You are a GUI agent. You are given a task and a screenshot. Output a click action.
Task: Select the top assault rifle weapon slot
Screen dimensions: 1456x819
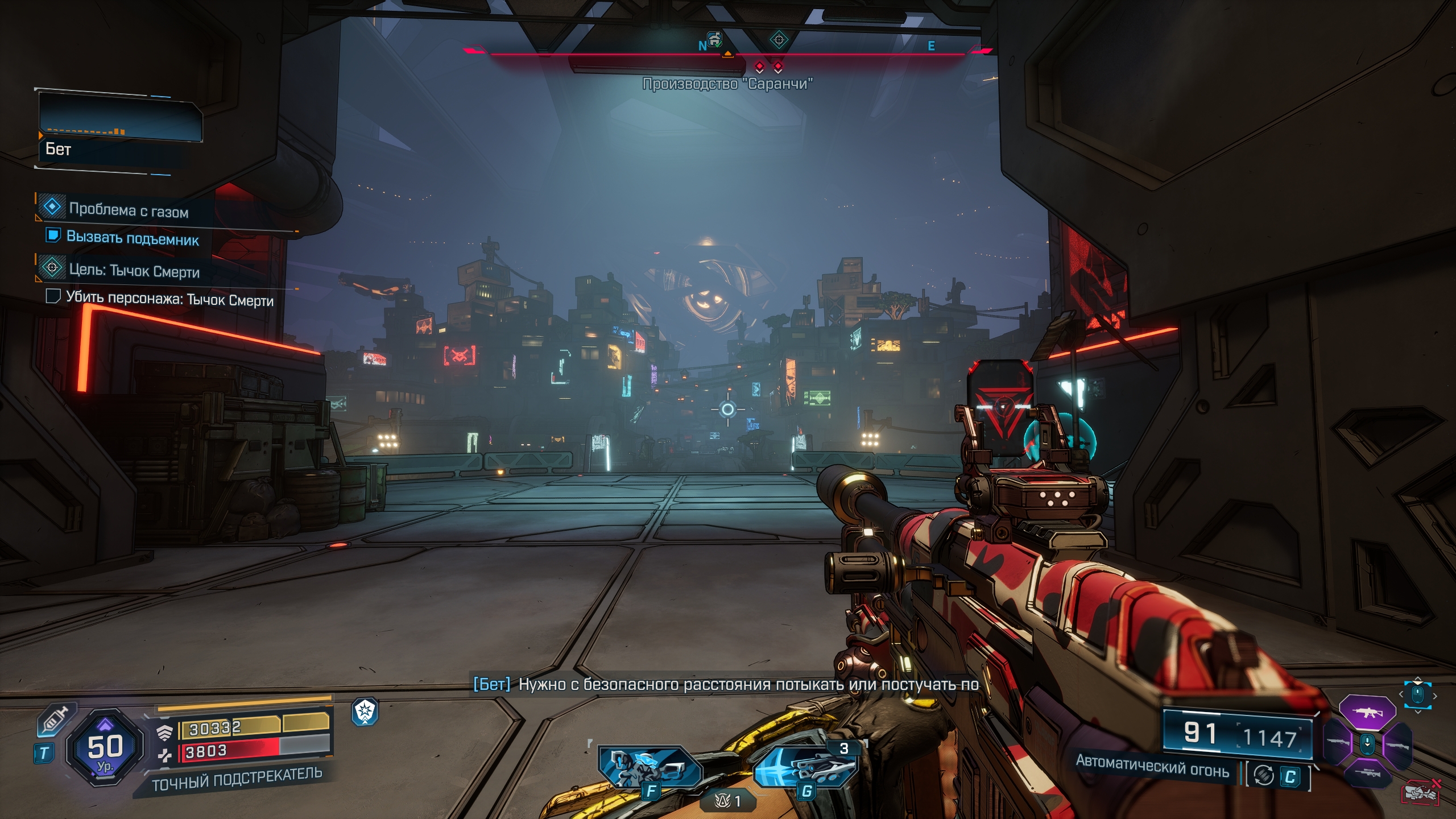pos(1367,712)
